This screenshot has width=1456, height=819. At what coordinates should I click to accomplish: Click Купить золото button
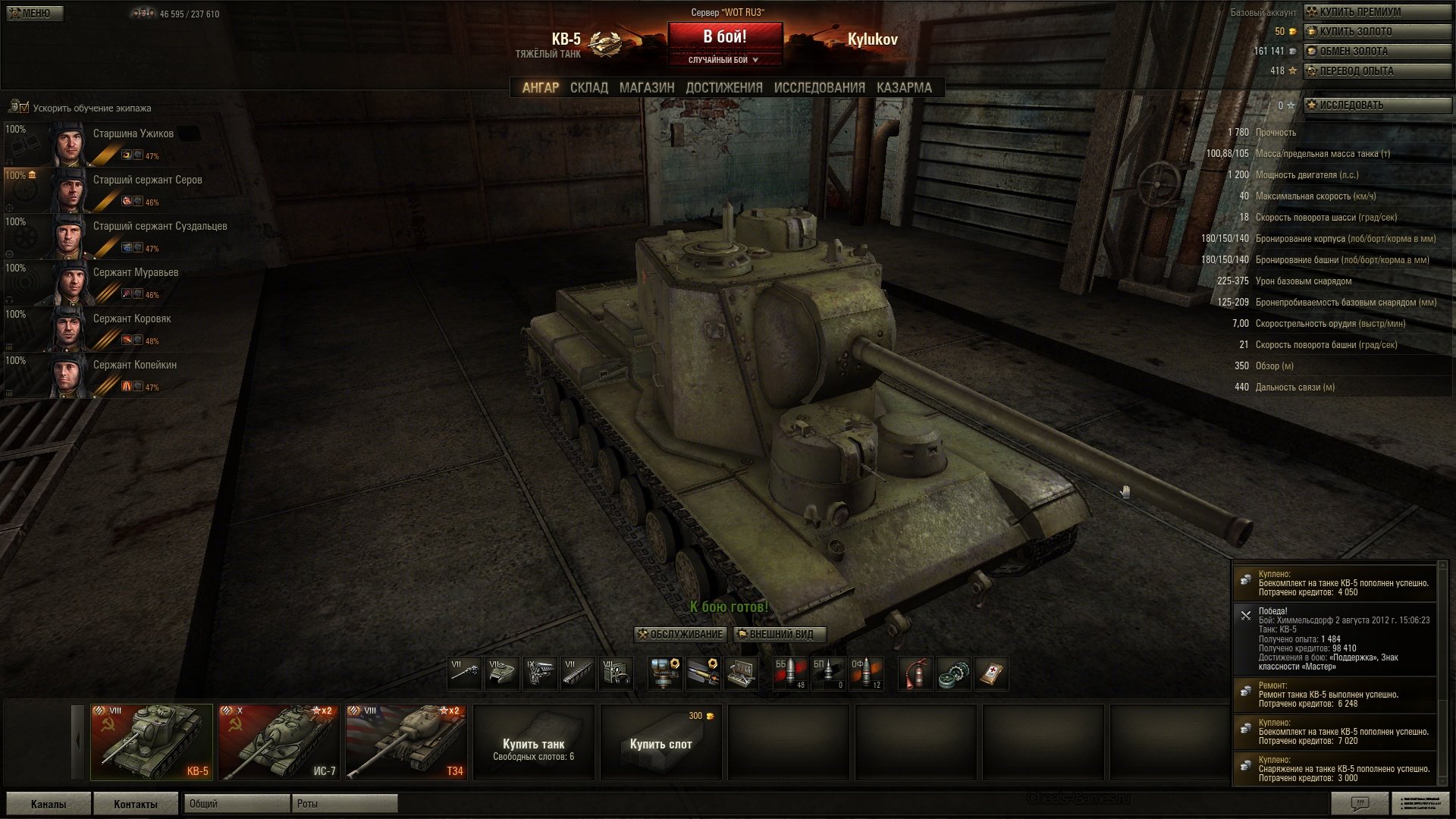tap(1376, 32)
